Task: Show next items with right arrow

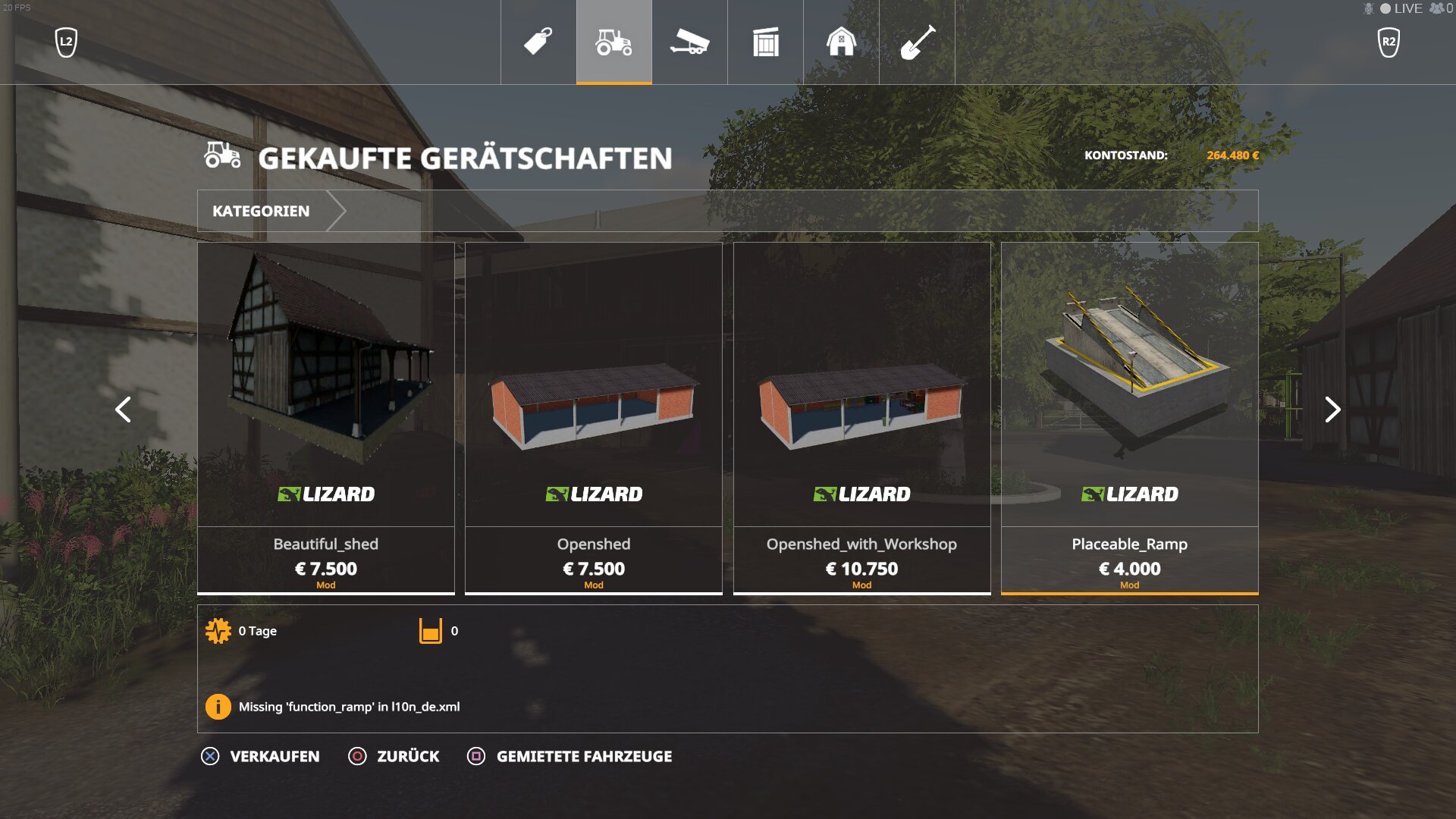Action: (x=1332, y=409)
